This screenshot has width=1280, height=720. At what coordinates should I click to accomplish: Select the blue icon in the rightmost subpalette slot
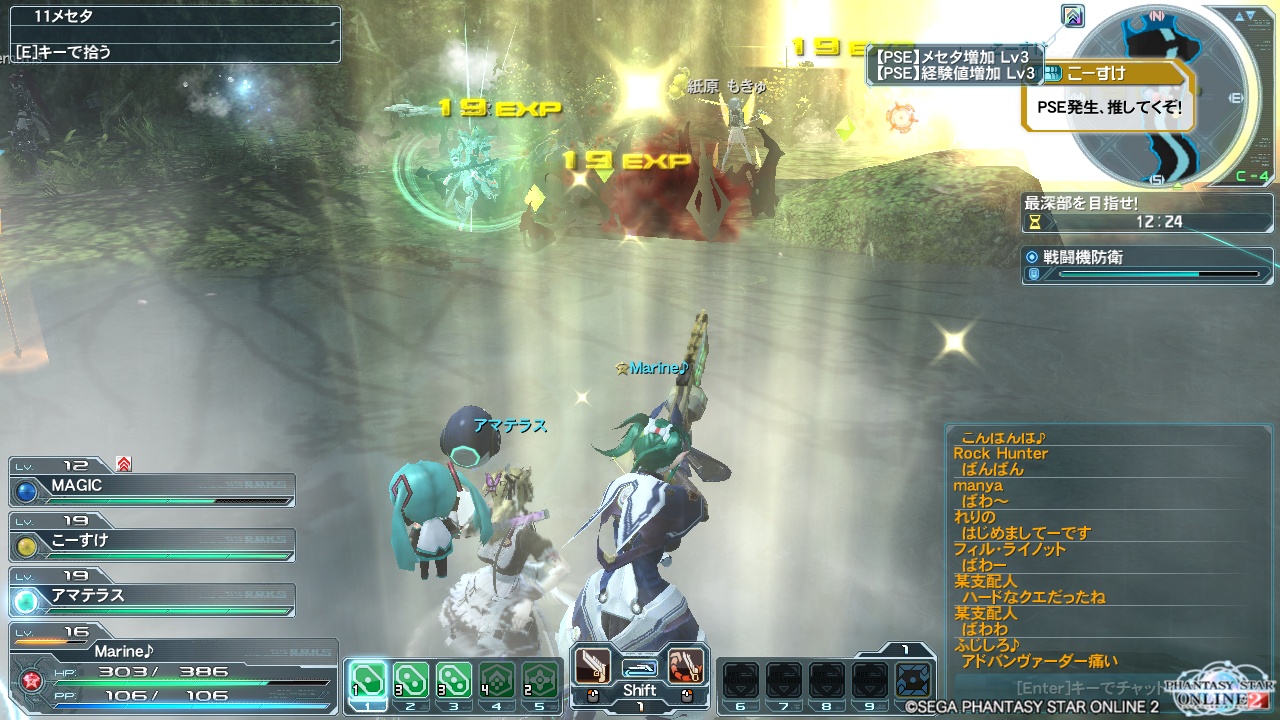(912, 679)
